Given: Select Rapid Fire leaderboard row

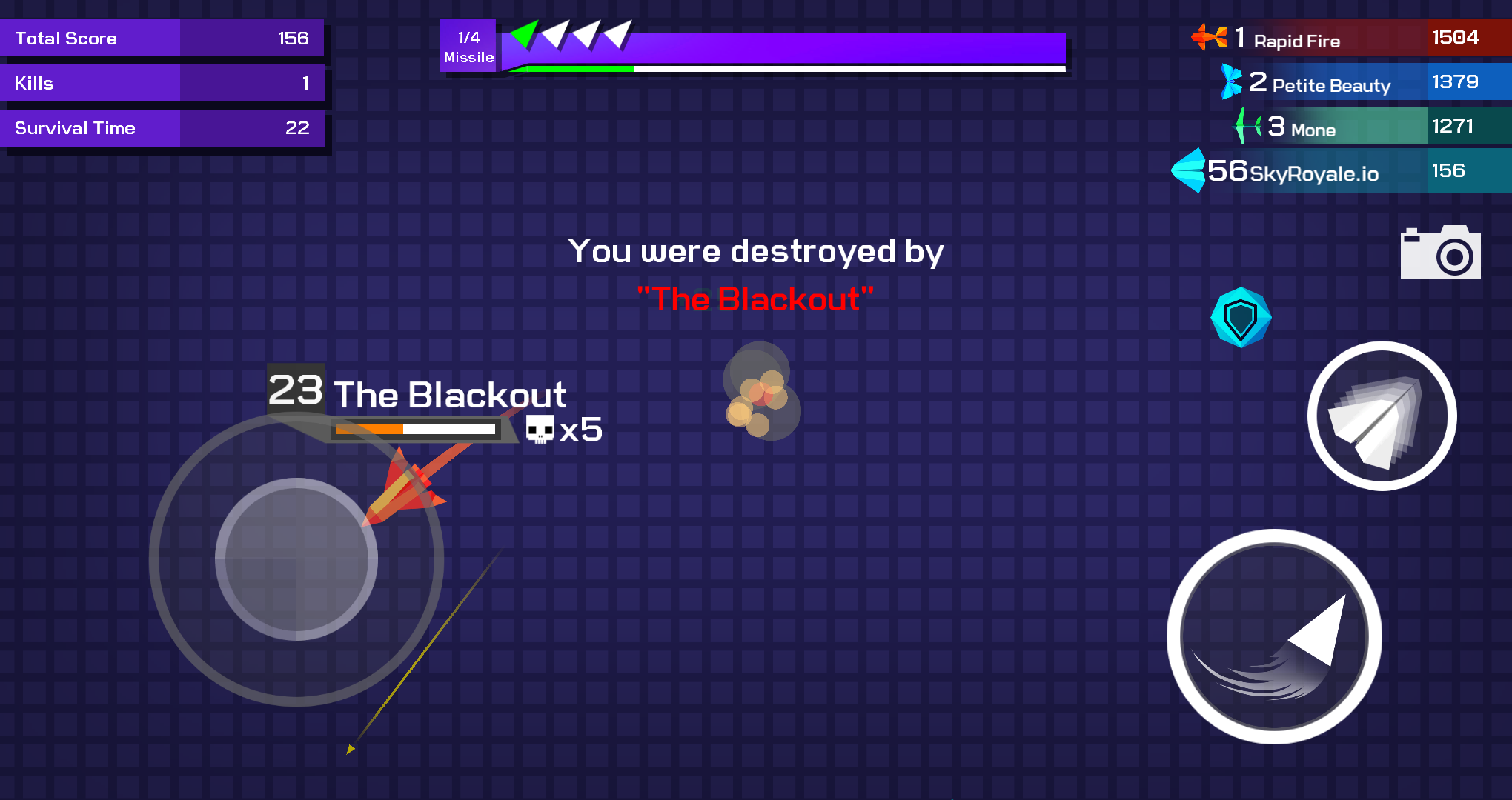Looking at the screenshot, I should point(1349,38).
